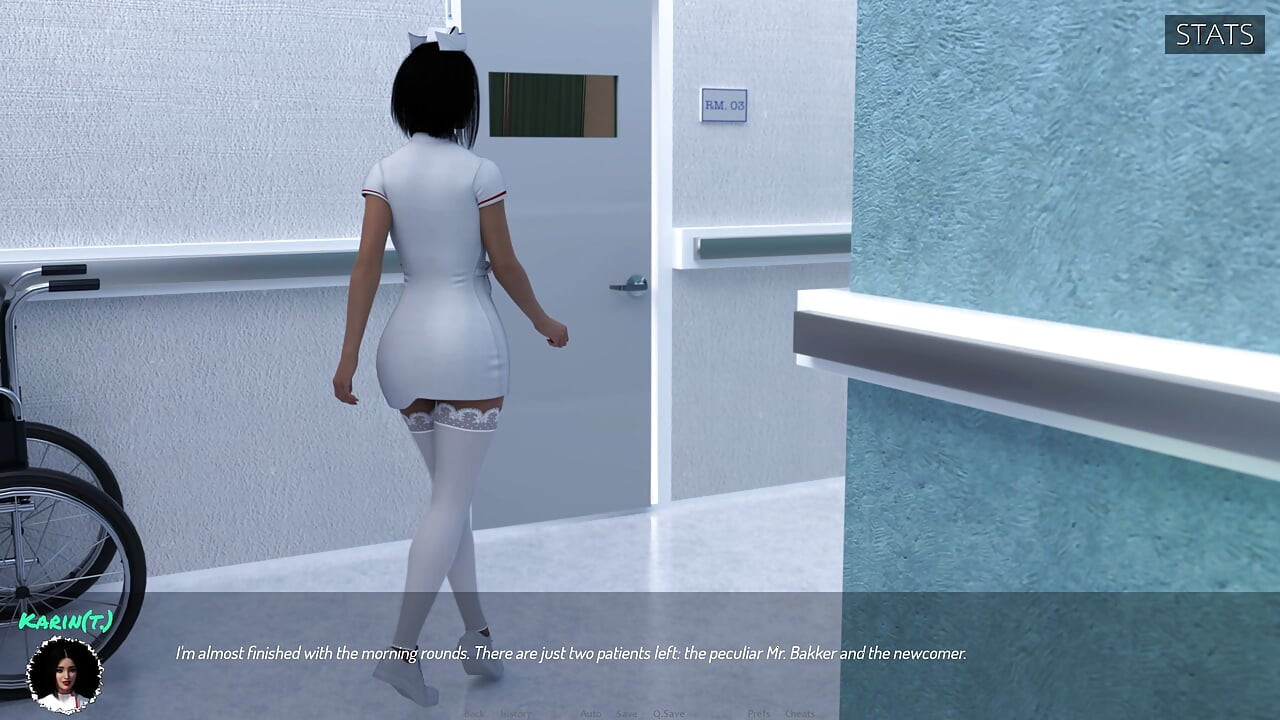Open the STATS screen
The width and height of the screenshot is (1280, 720).
tap(1214, 35)
